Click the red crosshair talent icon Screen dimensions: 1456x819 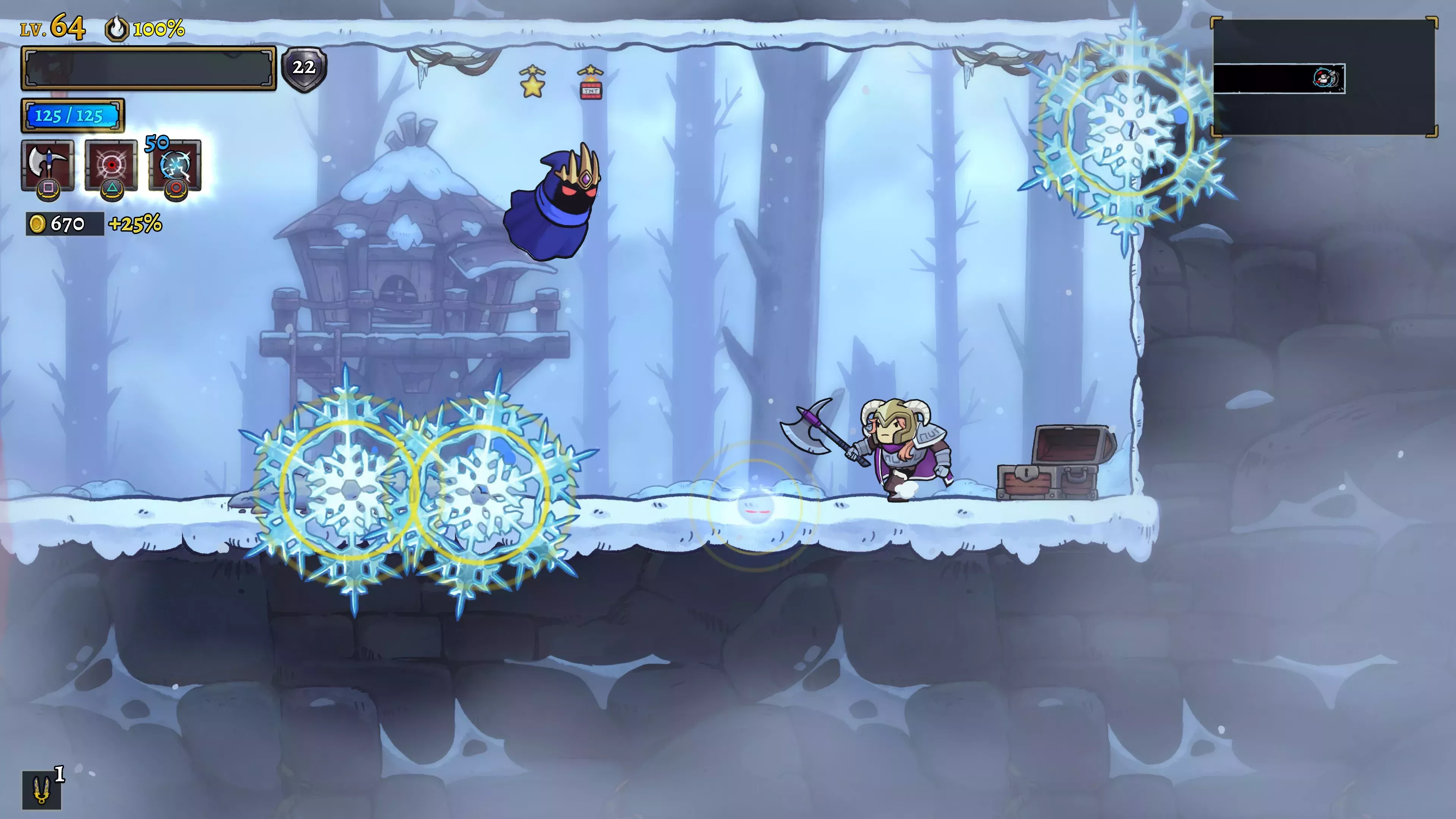point(111,165)
